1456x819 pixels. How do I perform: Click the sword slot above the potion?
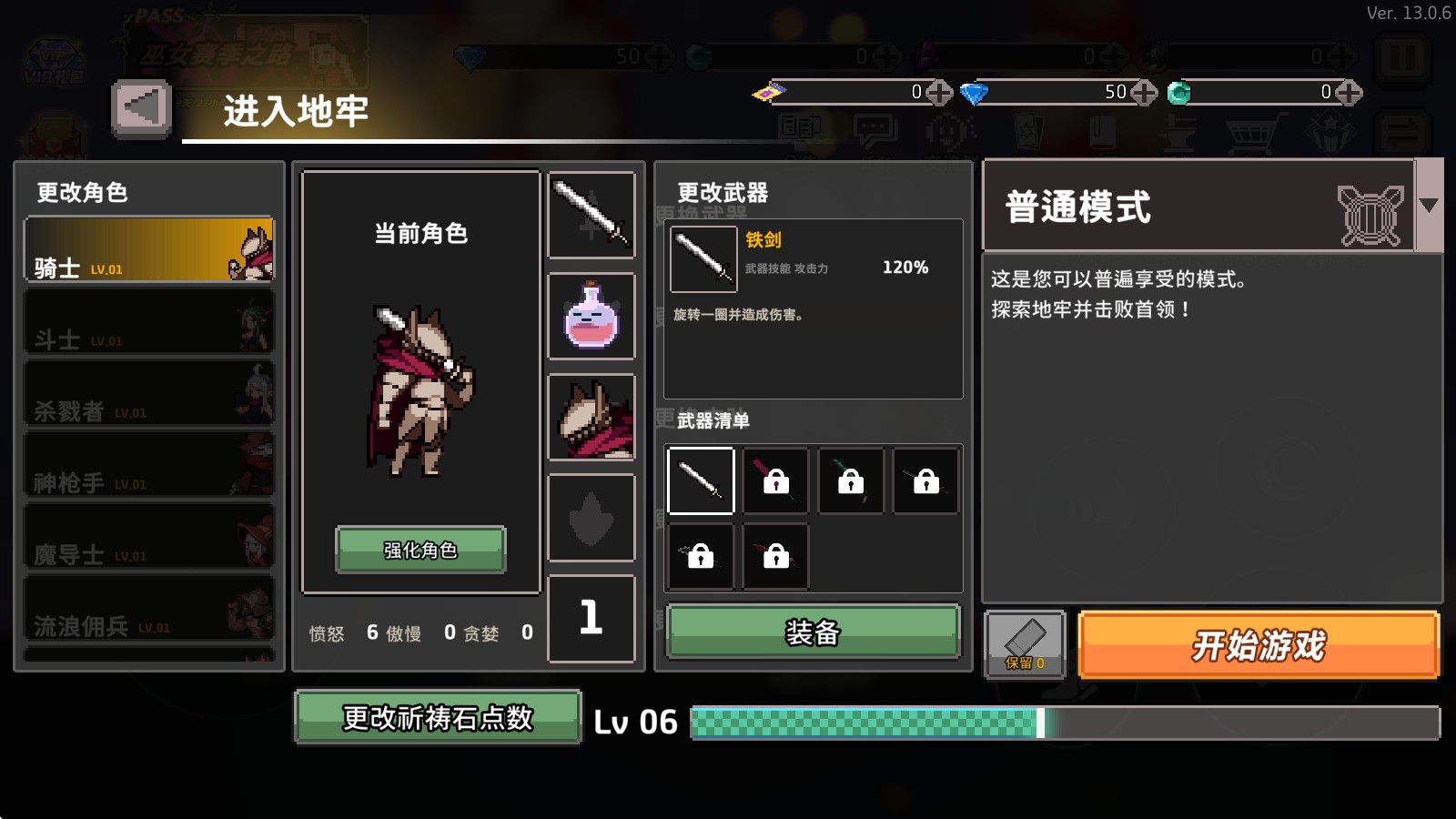(x=591, y=215)
